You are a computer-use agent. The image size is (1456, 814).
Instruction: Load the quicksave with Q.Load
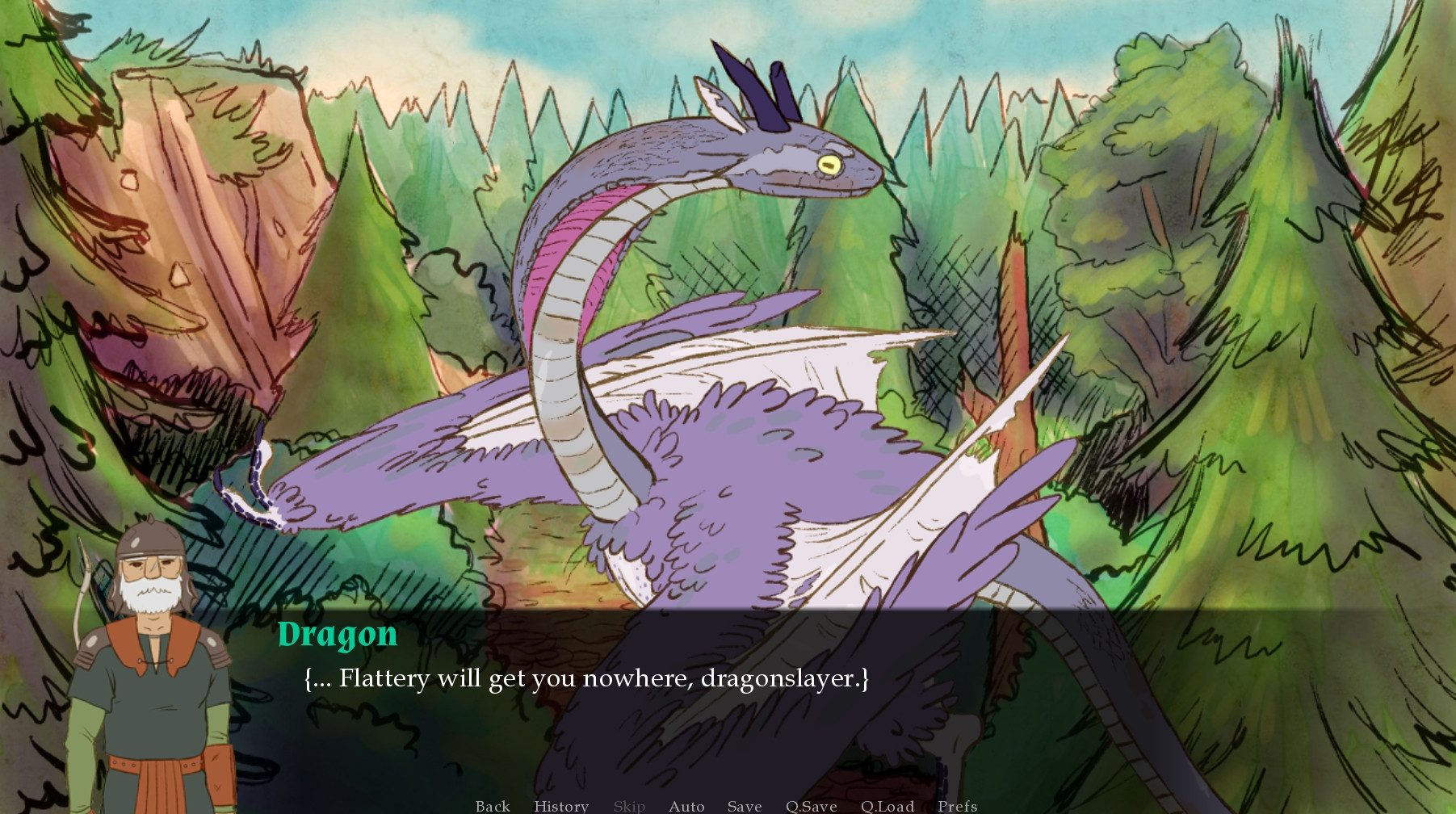tap(887, 805)
